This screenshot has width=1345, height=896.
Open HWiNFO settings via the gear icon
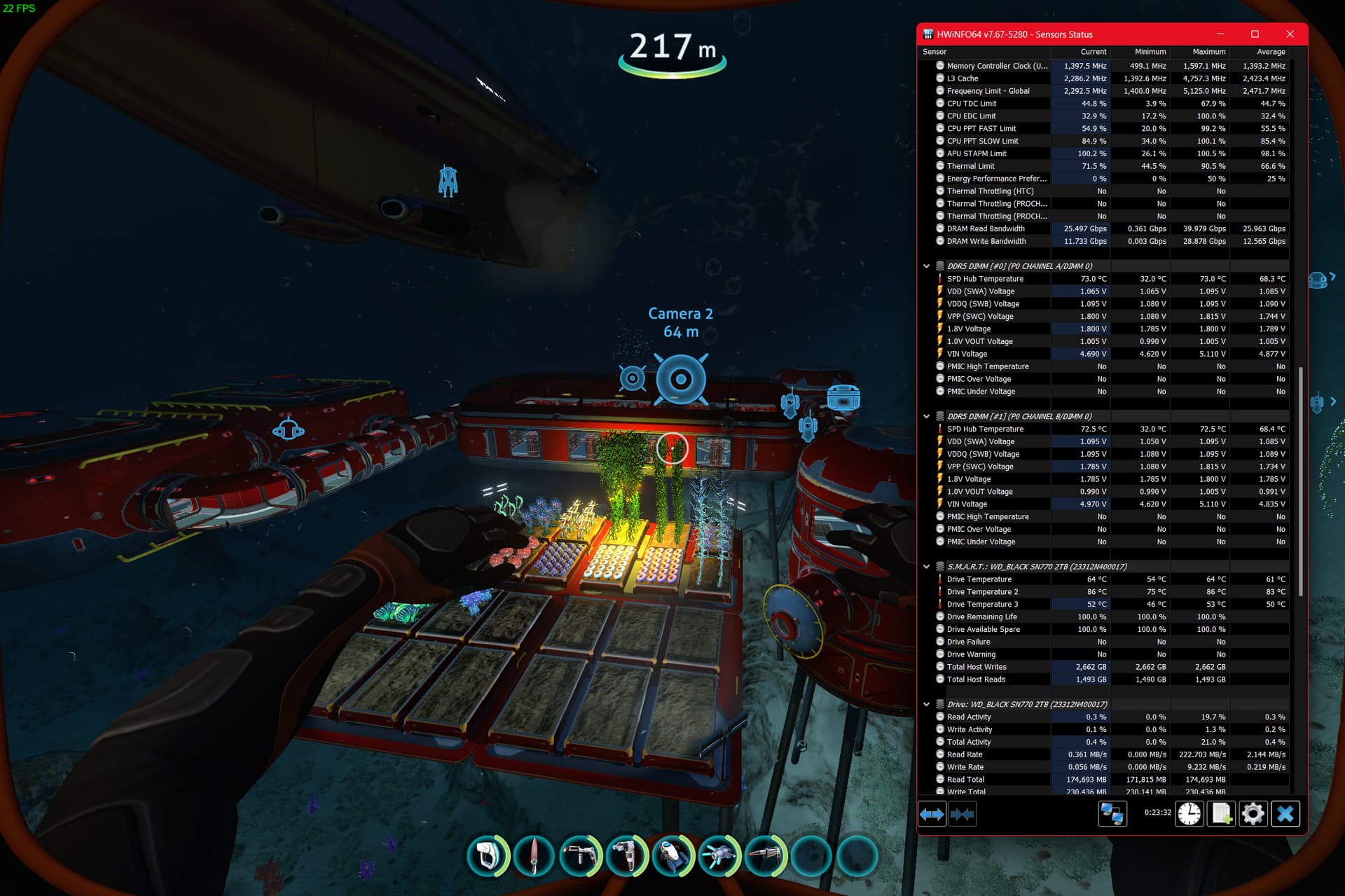point(1253,813)
